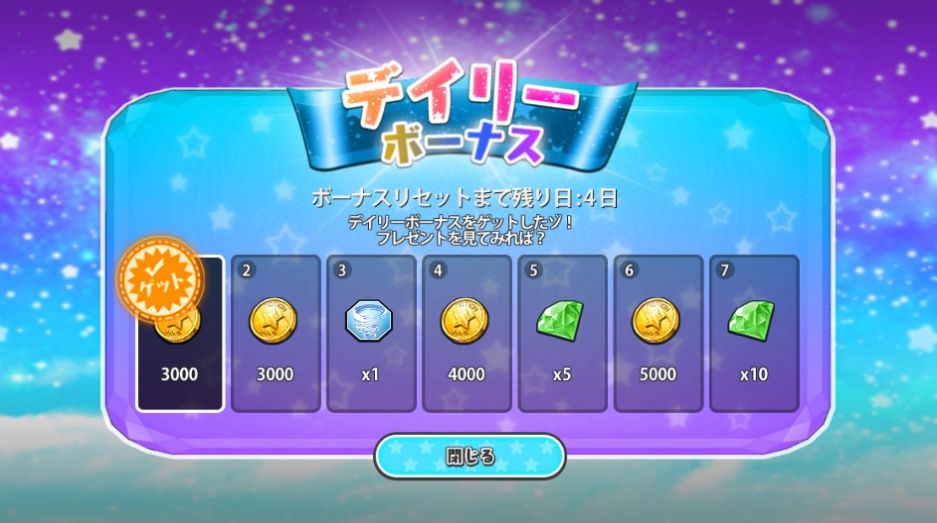Choose the day 2 3000 coin reward
937x523 pixels.
click(x=275, y=334)
